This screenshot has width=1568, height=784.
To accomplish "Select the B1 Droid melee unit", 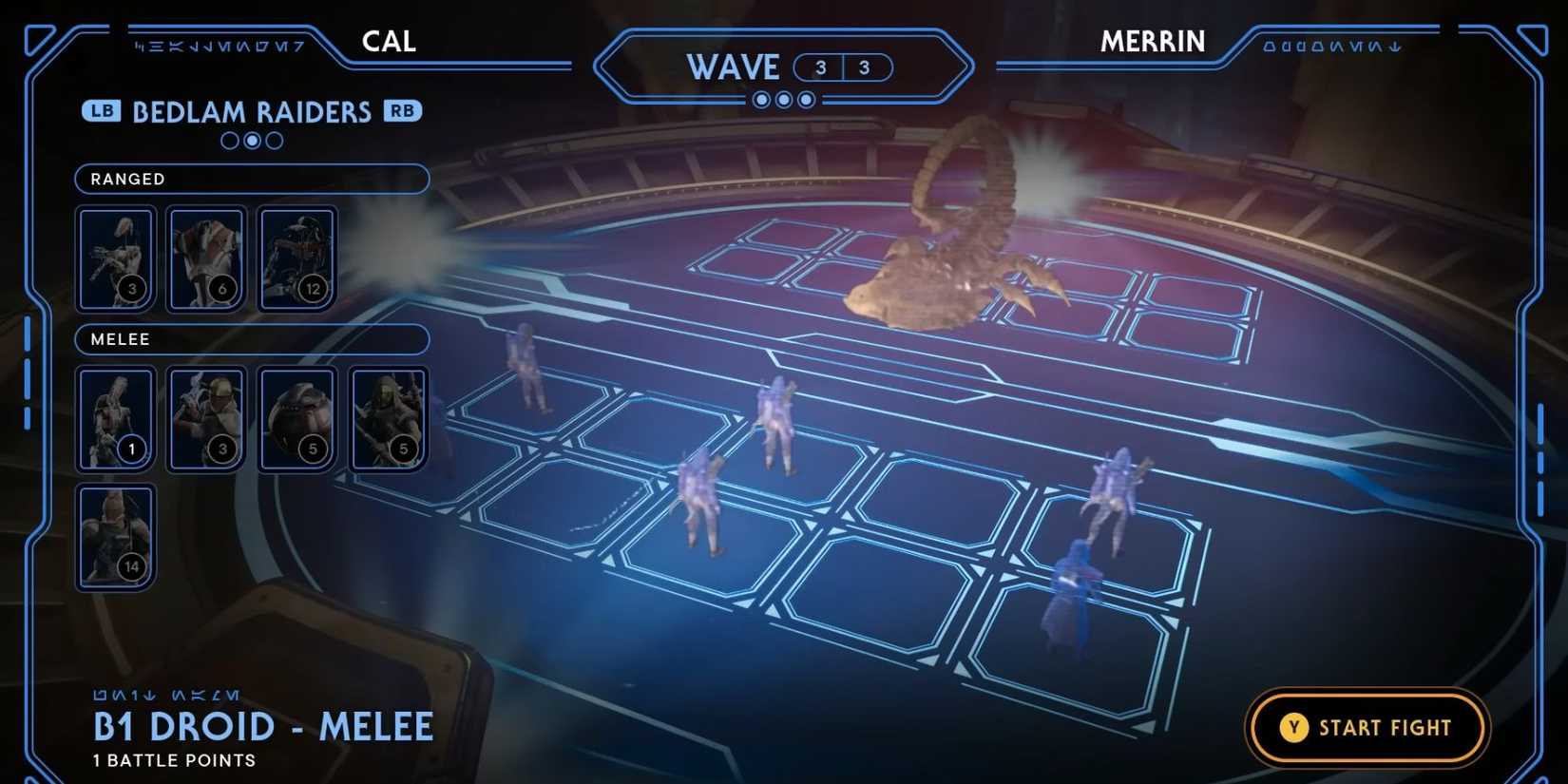I will point(115,418).
